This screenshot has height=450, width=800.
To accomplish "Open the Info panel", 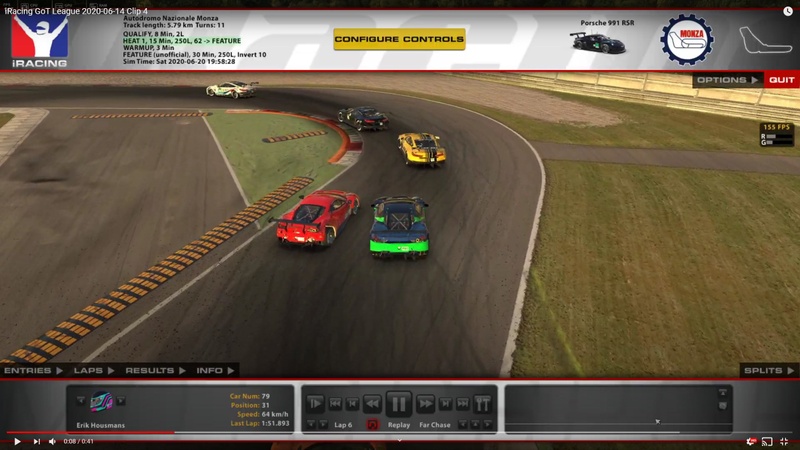I will coord(214,371).
